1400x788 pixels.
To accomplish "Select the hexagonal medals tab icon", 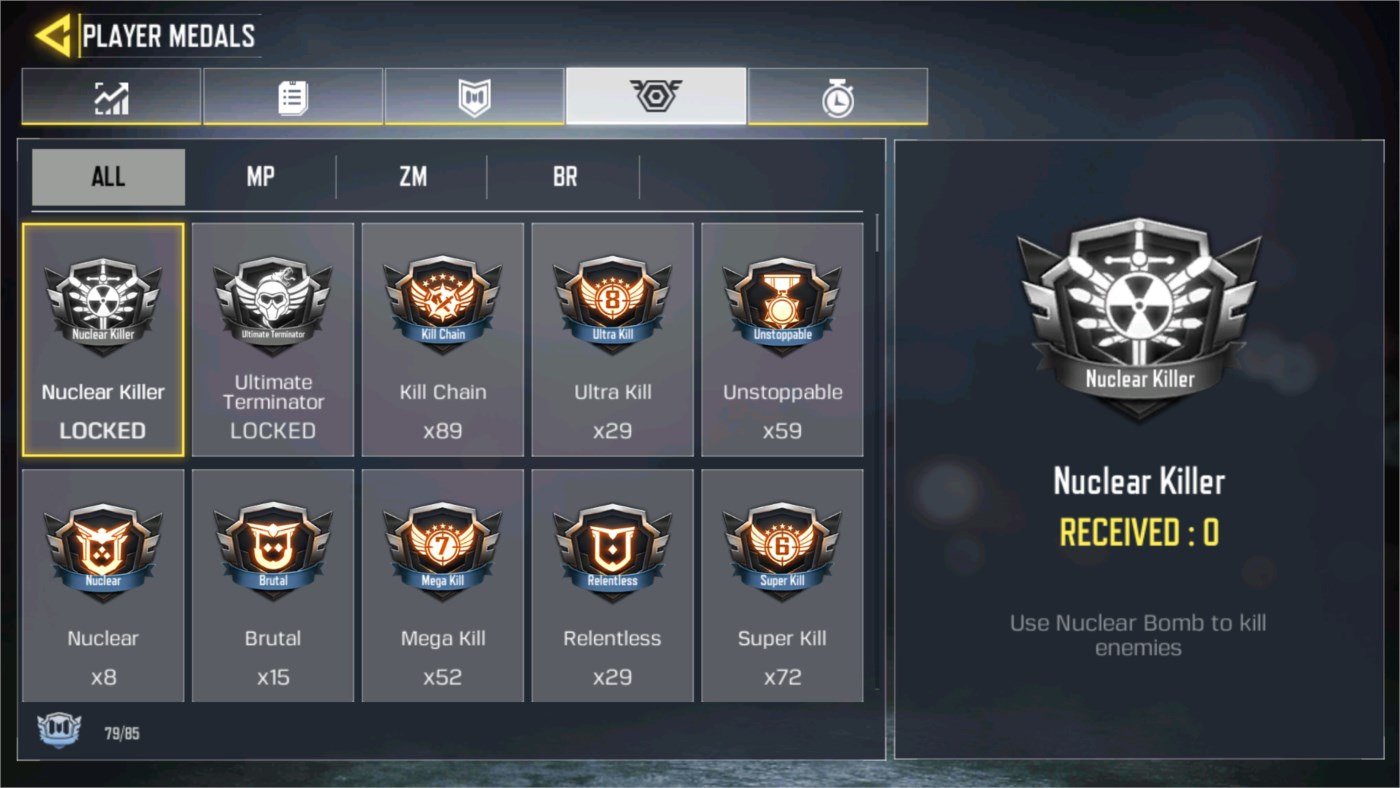I will pos(655,96).
